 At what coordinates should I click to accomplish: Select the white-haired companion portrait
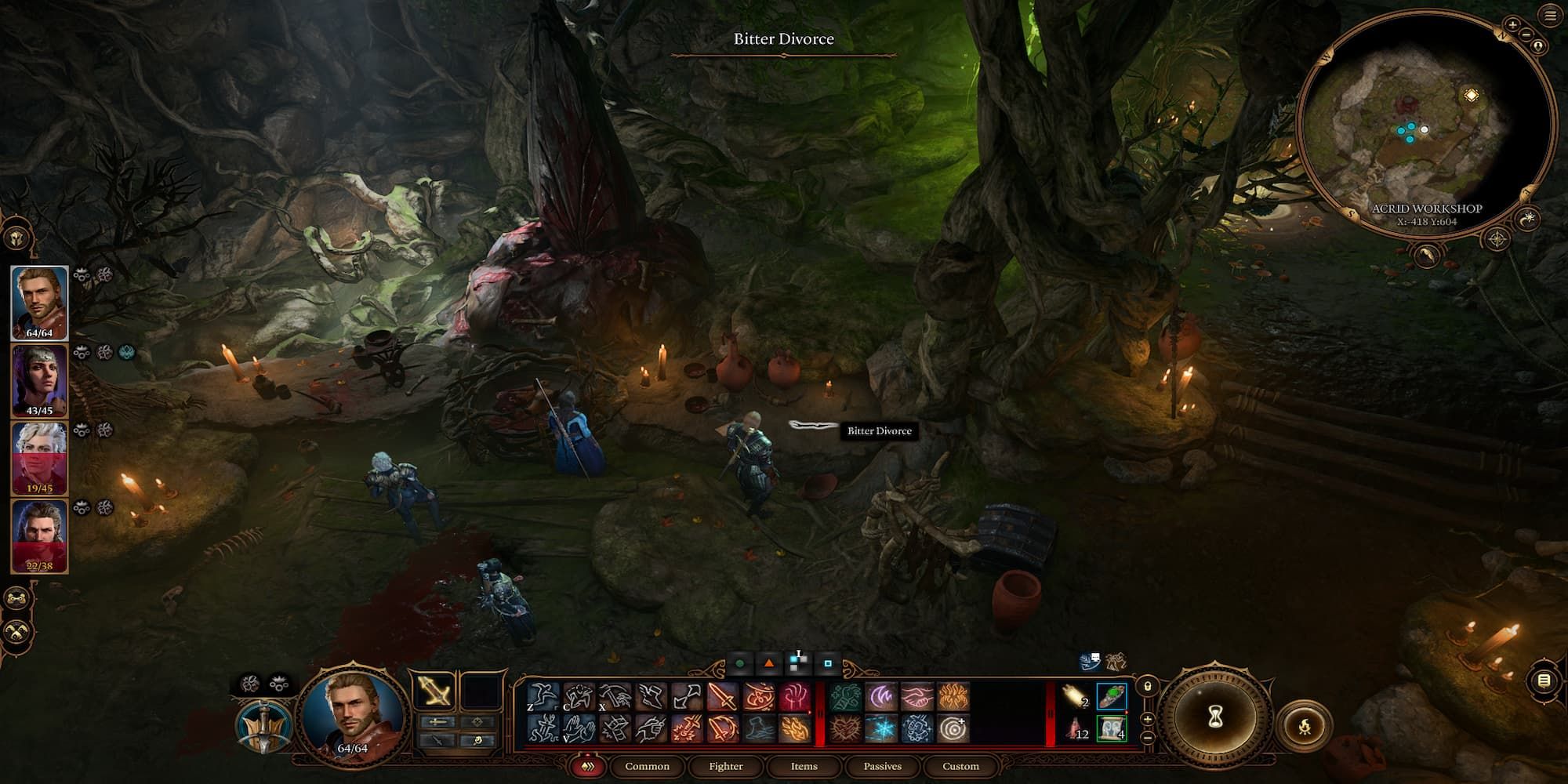[x=39, y=459]
